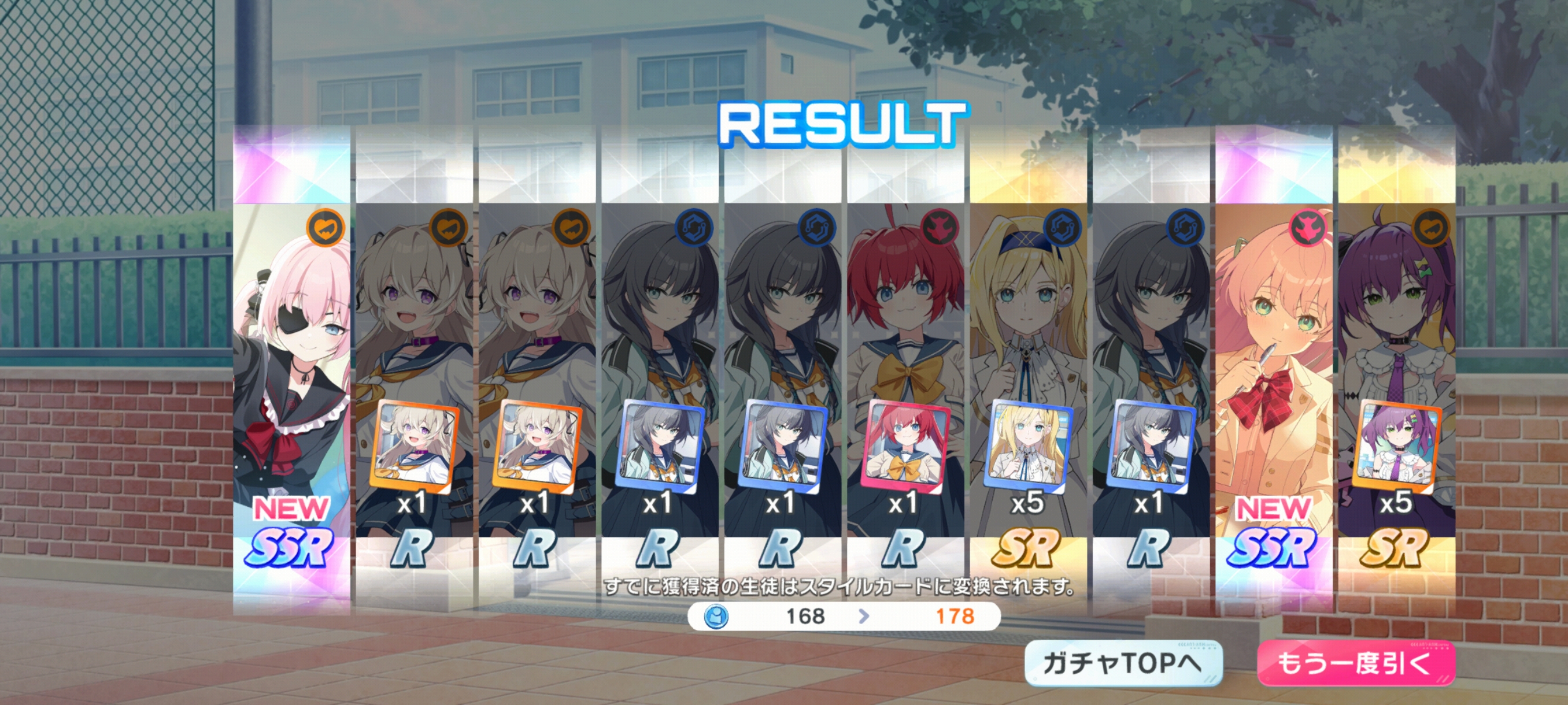Pull again with the pink button
1568x705 pixels.
[x=1356, y=663]
